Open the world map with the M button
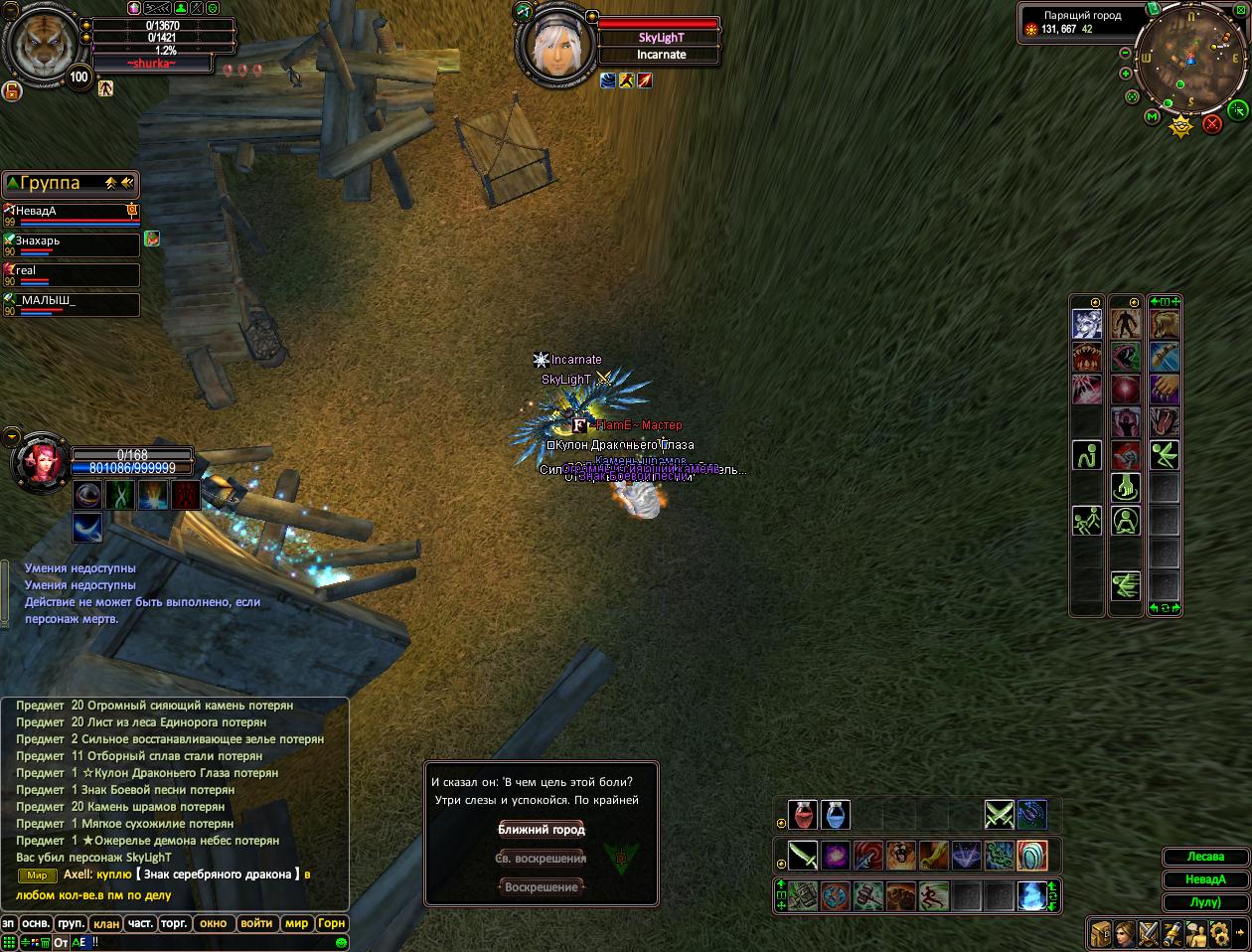The height and width of the screenshot is (952, 1252). point(1152,116)
